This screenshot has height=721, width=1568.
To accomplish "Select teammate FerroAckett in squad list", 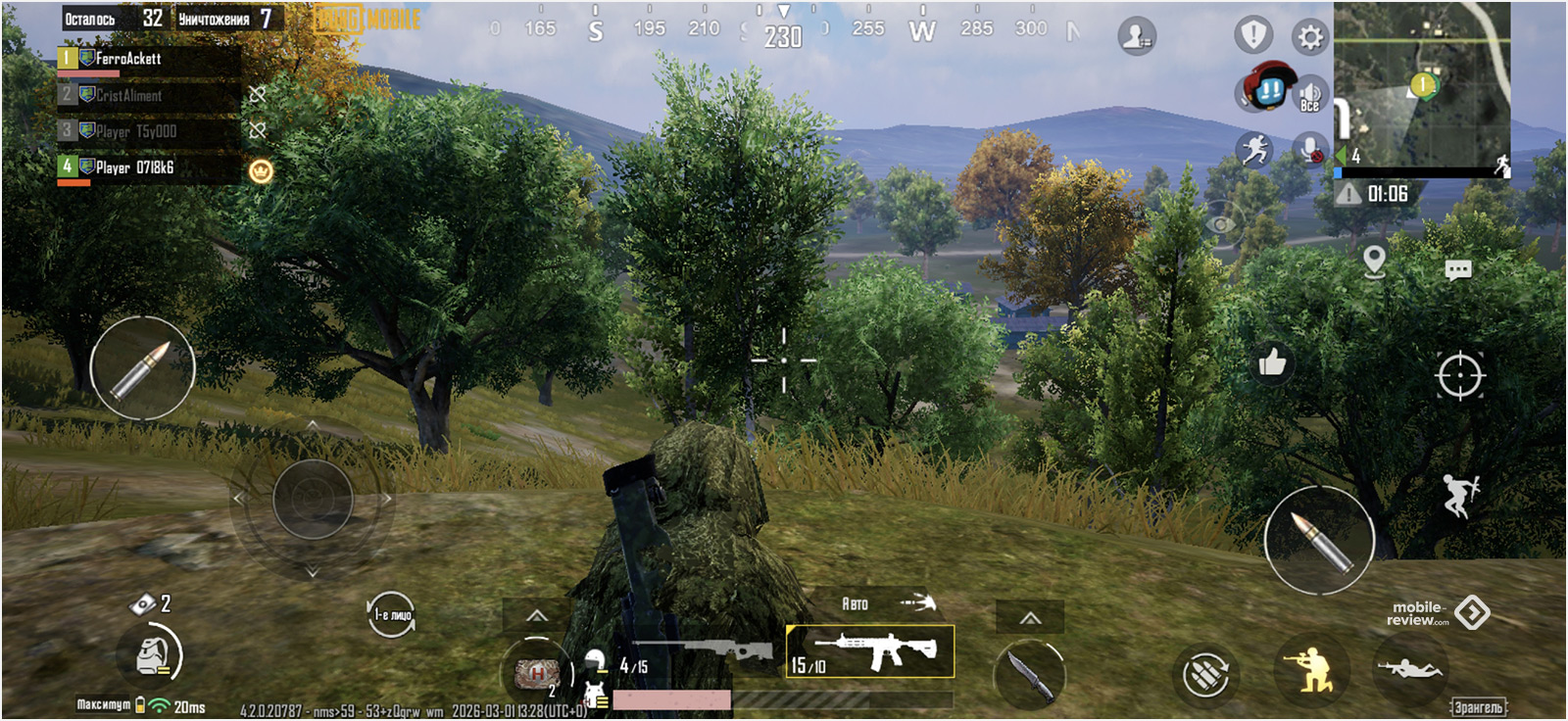I will [x=147, y=60].
